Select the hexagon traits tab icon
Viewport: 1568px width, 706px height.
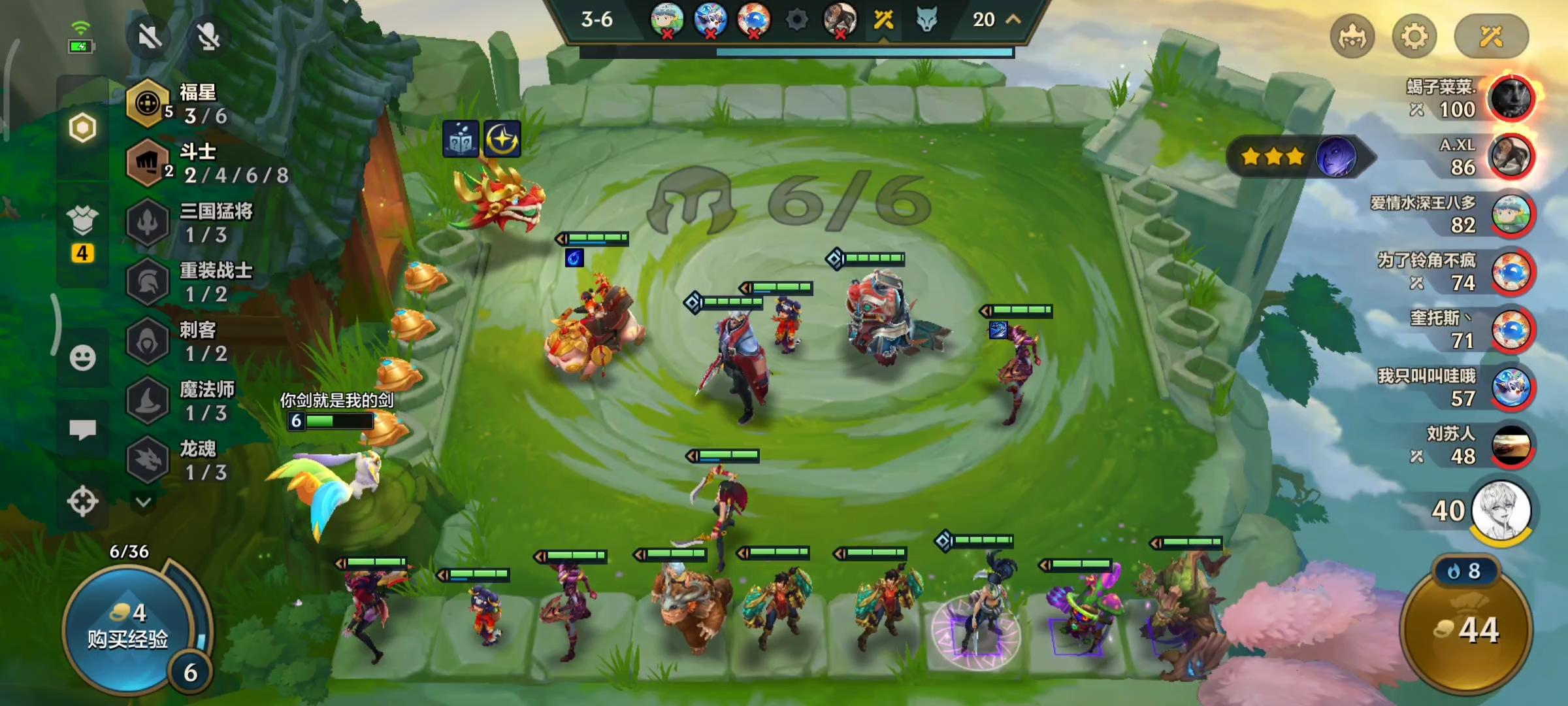pos(82,127)
